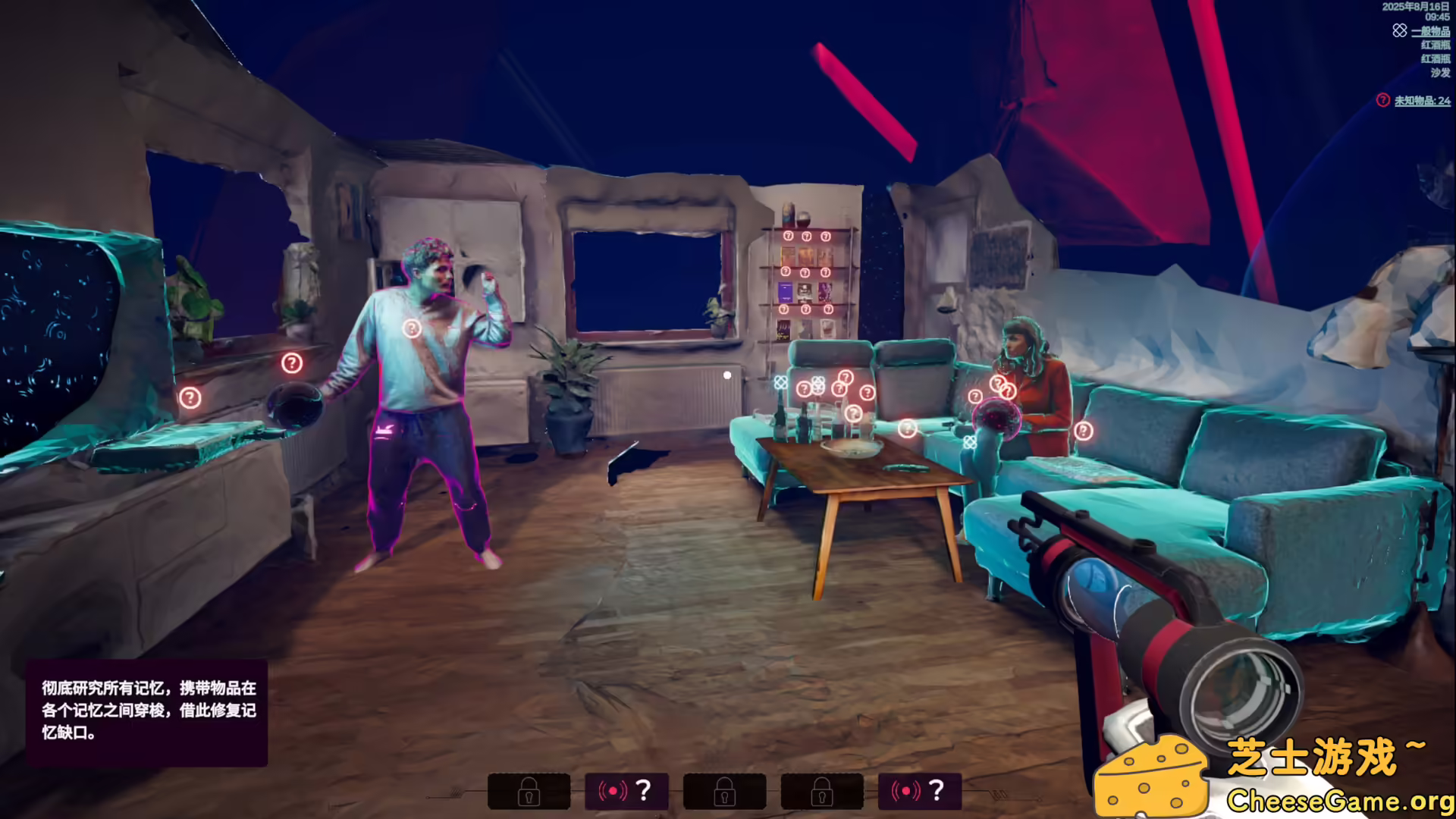Select the first locked memory slot
Image resolution: width=1456 pixels, height=819 pixels.
click(x=530, y=791)
